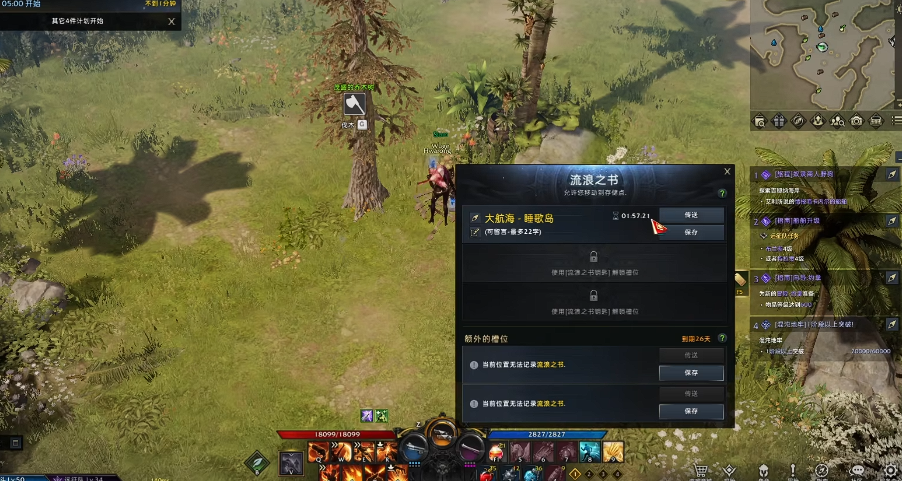Teleport to 大航海 - 睡歌岛 with 传送

(691, 215)
